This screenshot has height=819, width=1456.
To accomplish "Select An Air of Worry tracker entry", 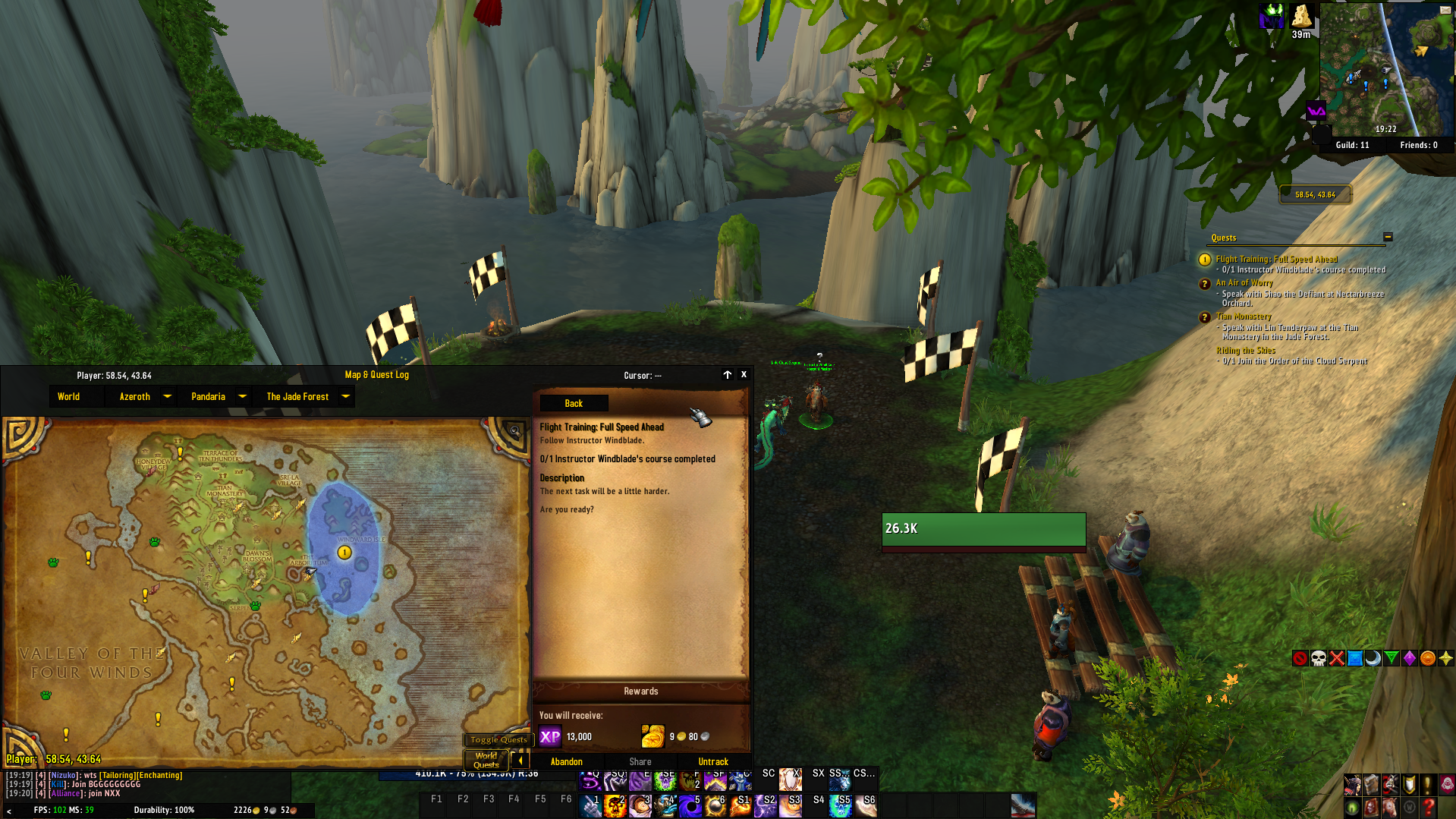I will [1244, 282].
